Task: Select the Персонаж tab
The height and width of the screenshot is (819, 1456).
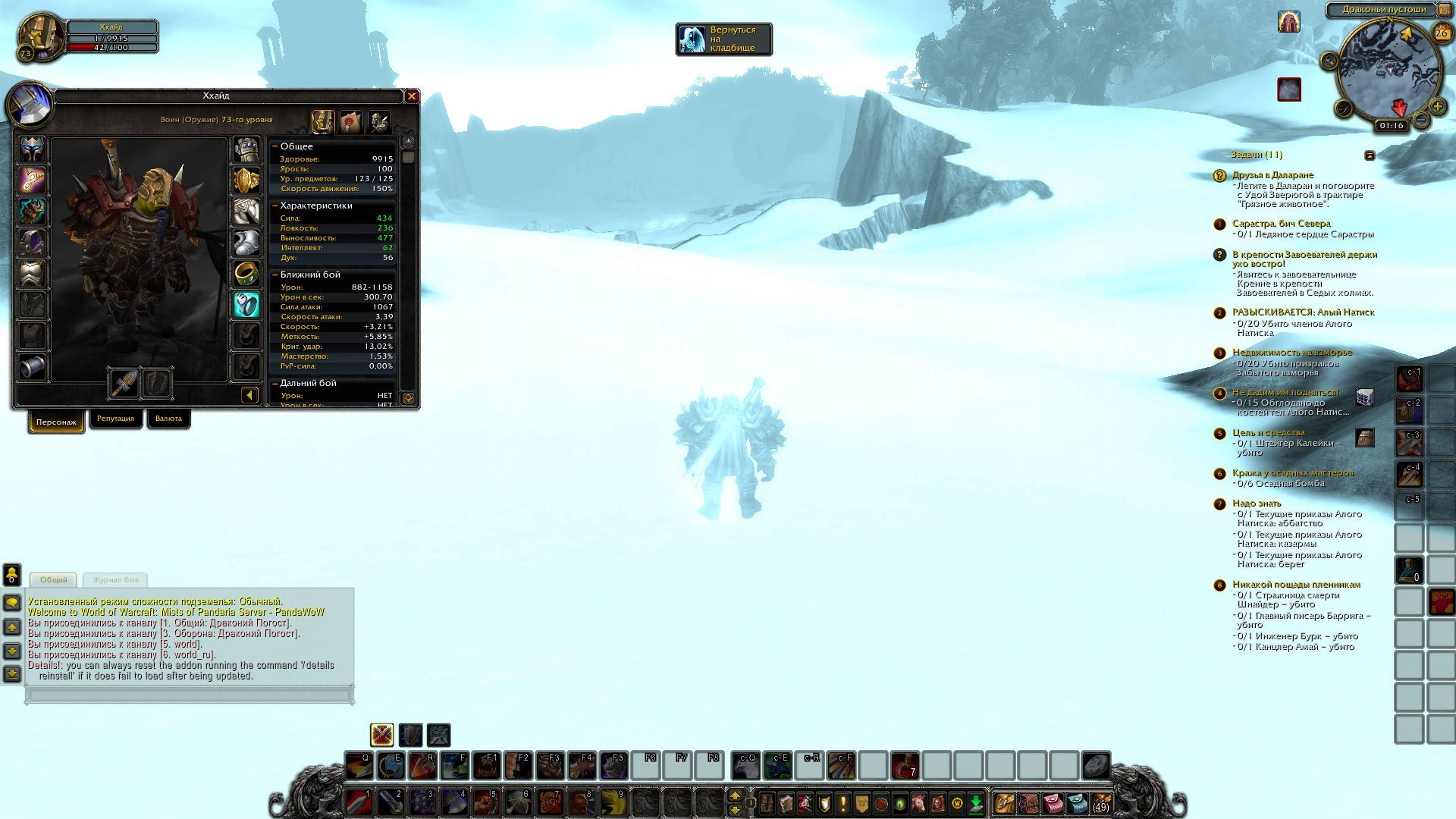Action: (56, 422)
